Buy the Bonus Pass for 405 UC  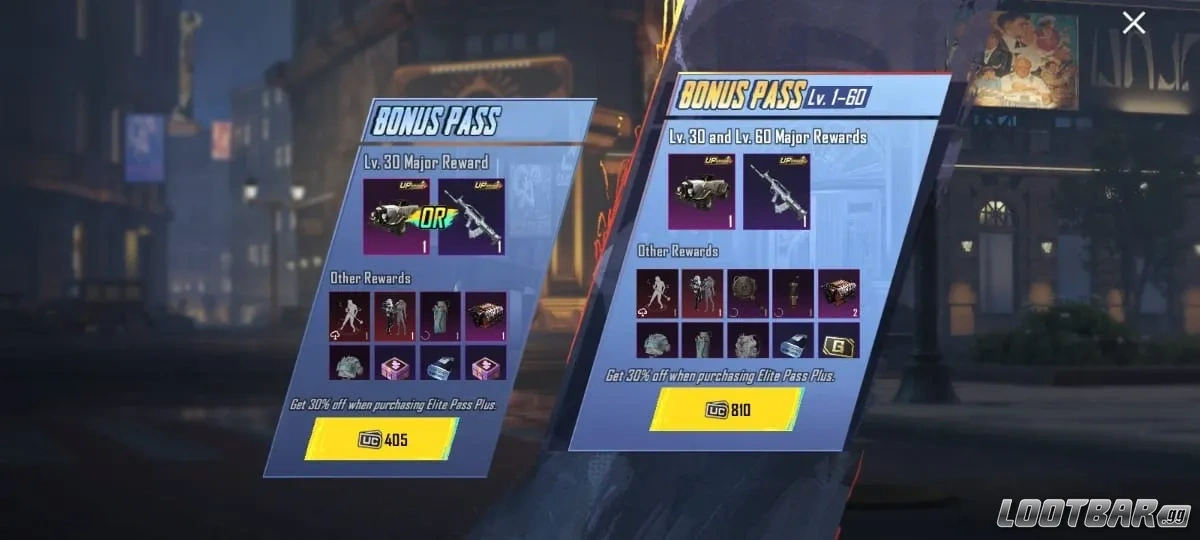pos(382,438)
